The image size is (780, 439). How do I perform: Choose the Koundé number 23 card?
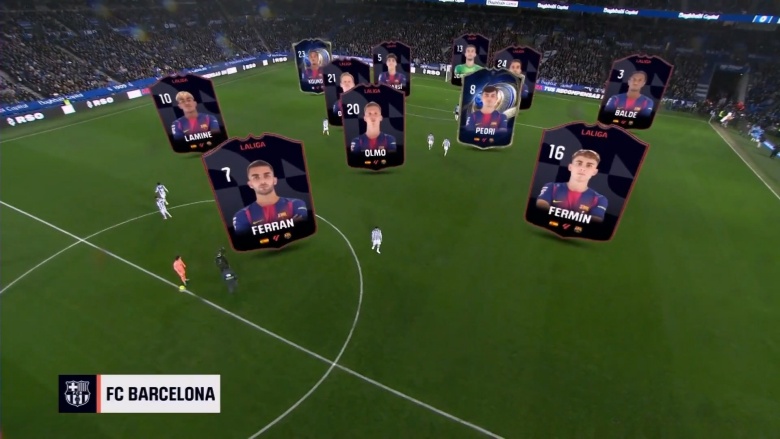pyautogui.click(x=311, y=63)
